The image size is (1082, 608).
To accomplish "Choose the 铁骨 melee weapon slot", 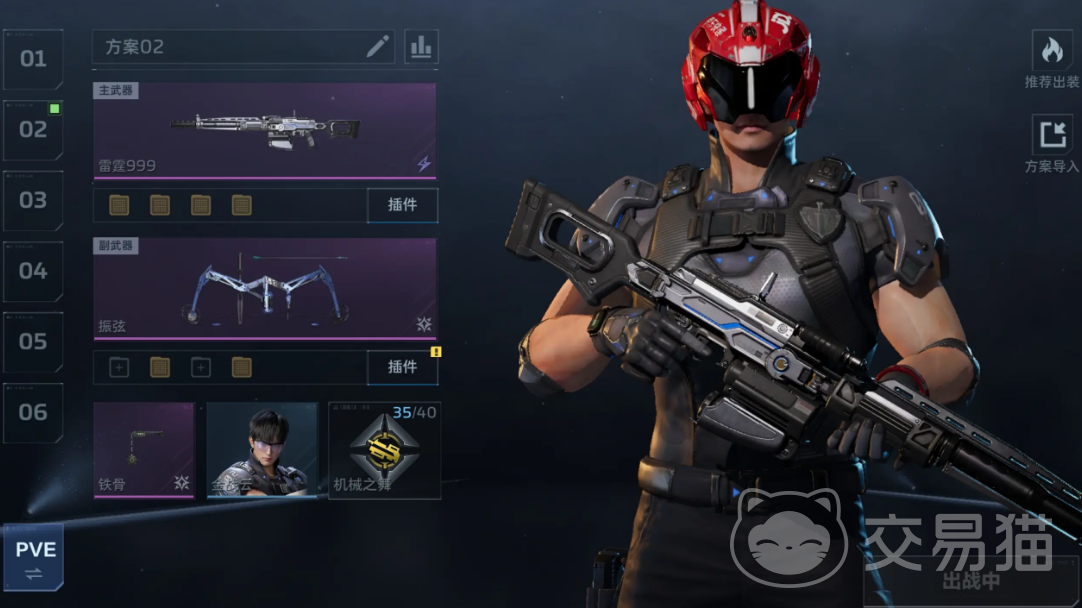I will coord(144,450).
